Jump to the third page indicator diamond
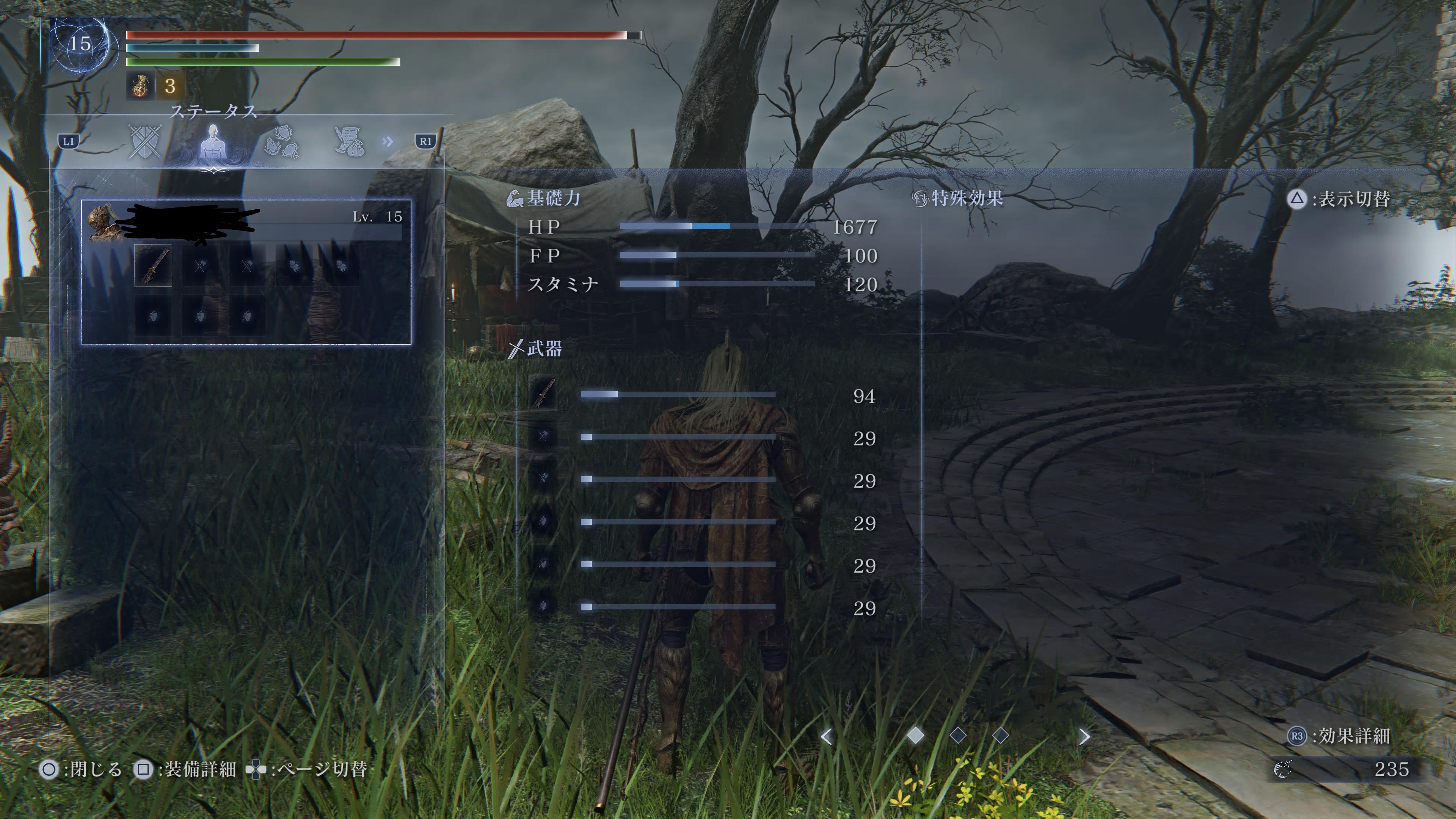Screen dimensions: 1456x819 point(1001,735)
